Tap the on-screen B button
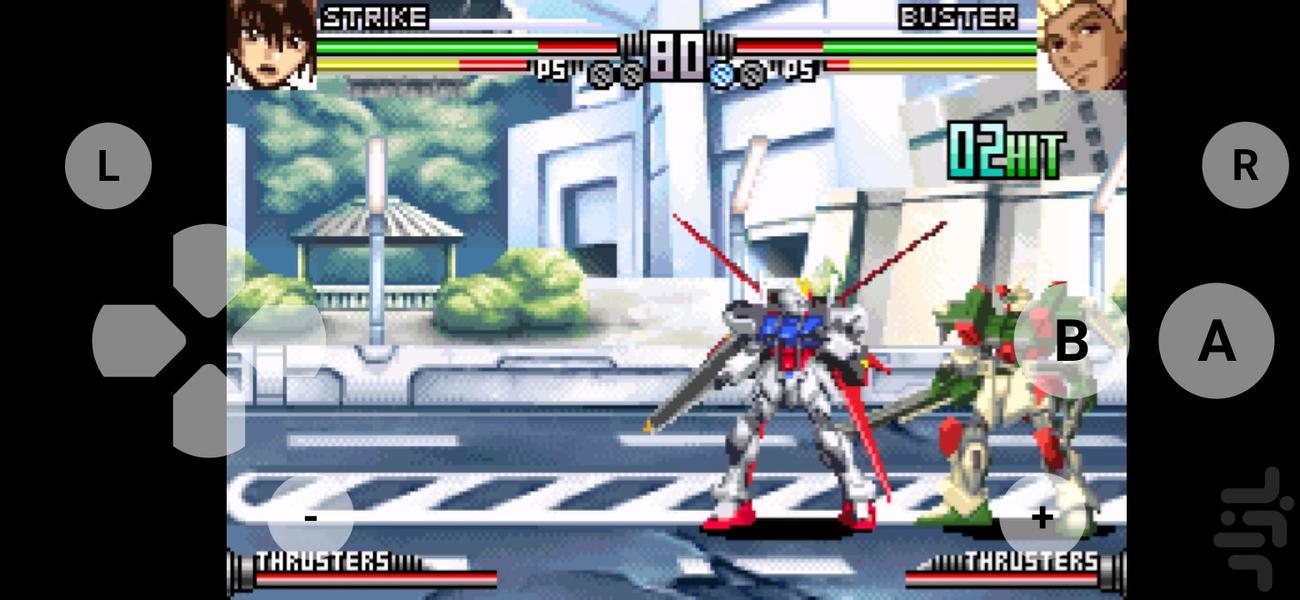Screen dimensions: 1300x600 click(1071, 342)
